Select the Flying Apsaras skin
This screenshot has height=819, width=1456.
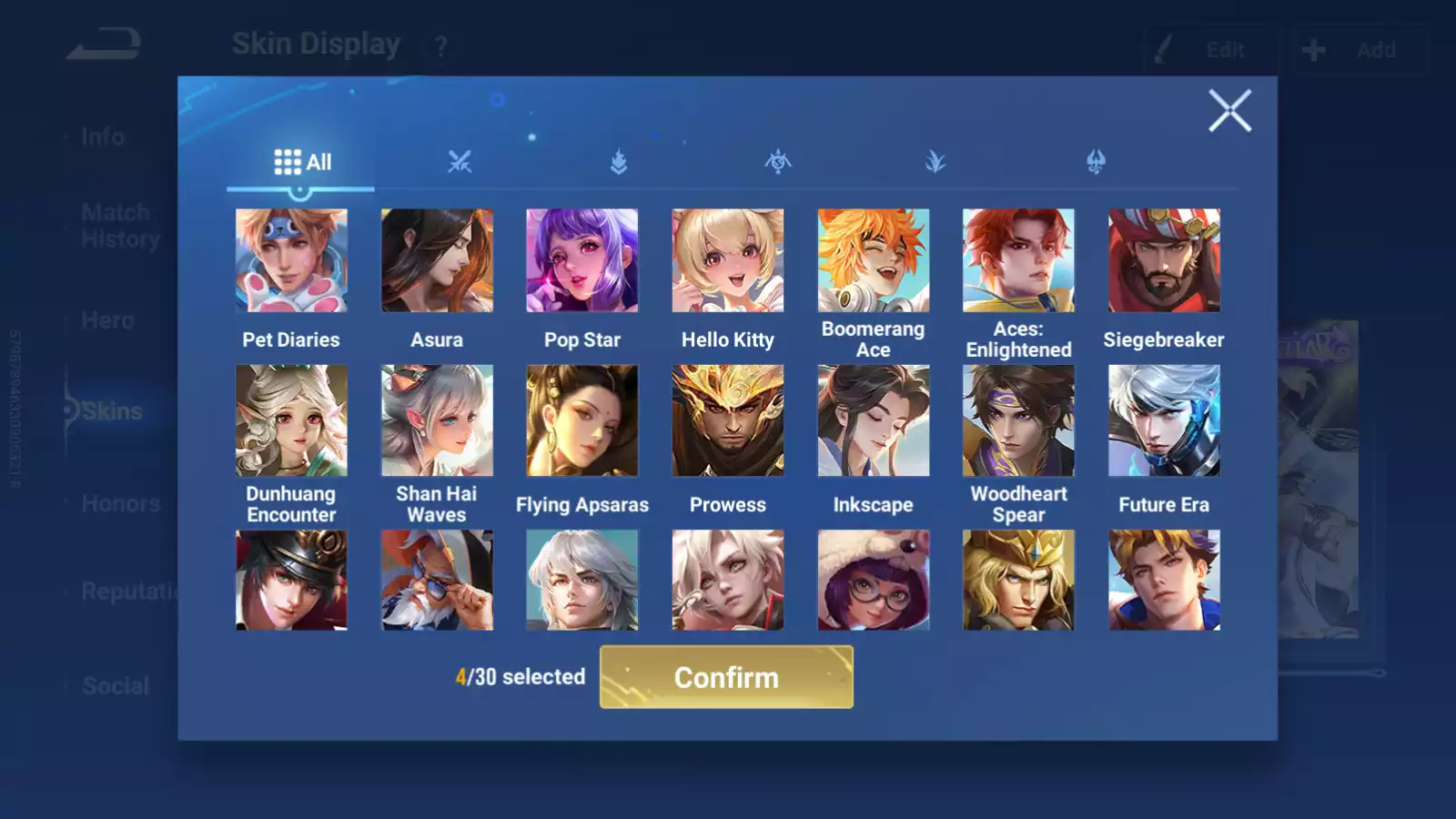[x=582, y=420]
